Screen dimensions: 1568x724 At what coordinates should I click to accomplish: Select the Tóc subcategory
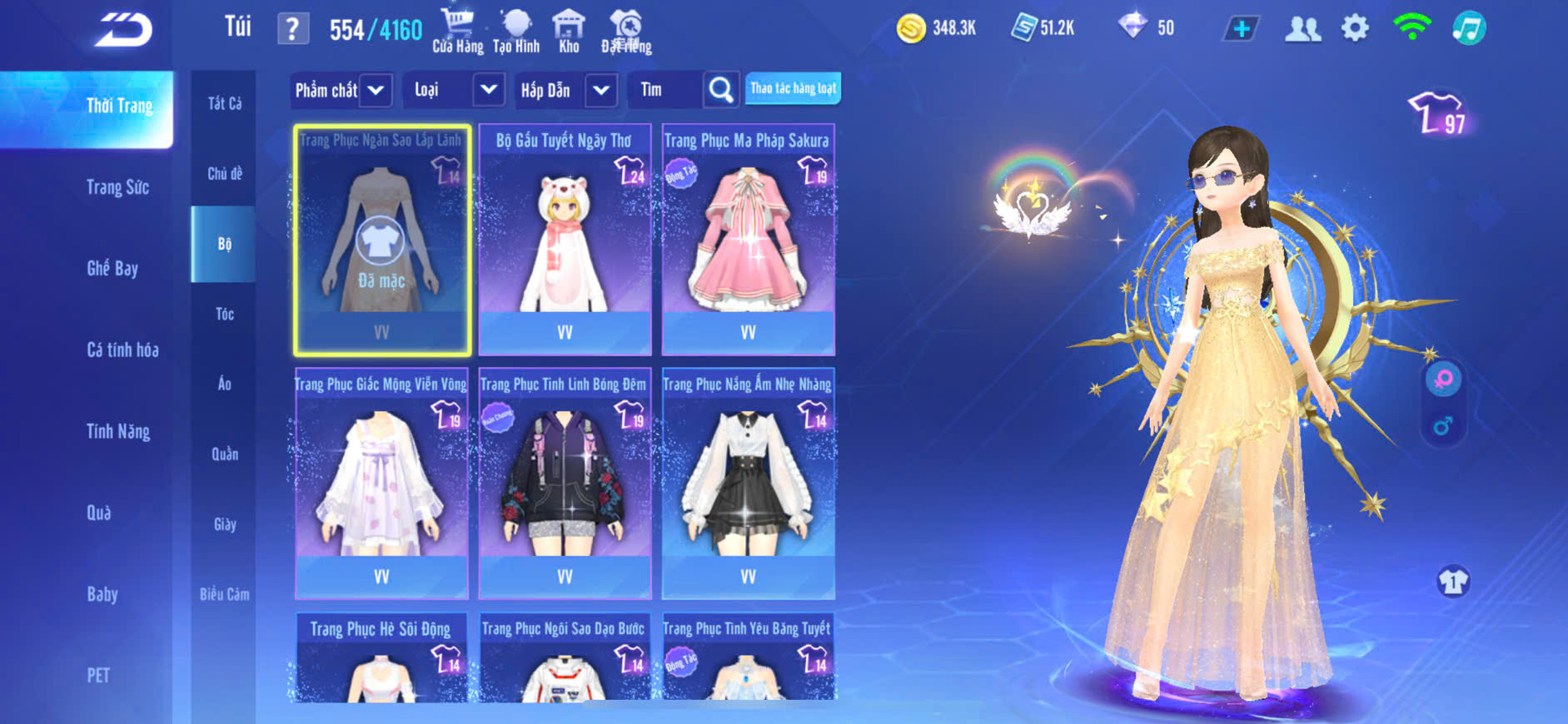tap(224, 314)
